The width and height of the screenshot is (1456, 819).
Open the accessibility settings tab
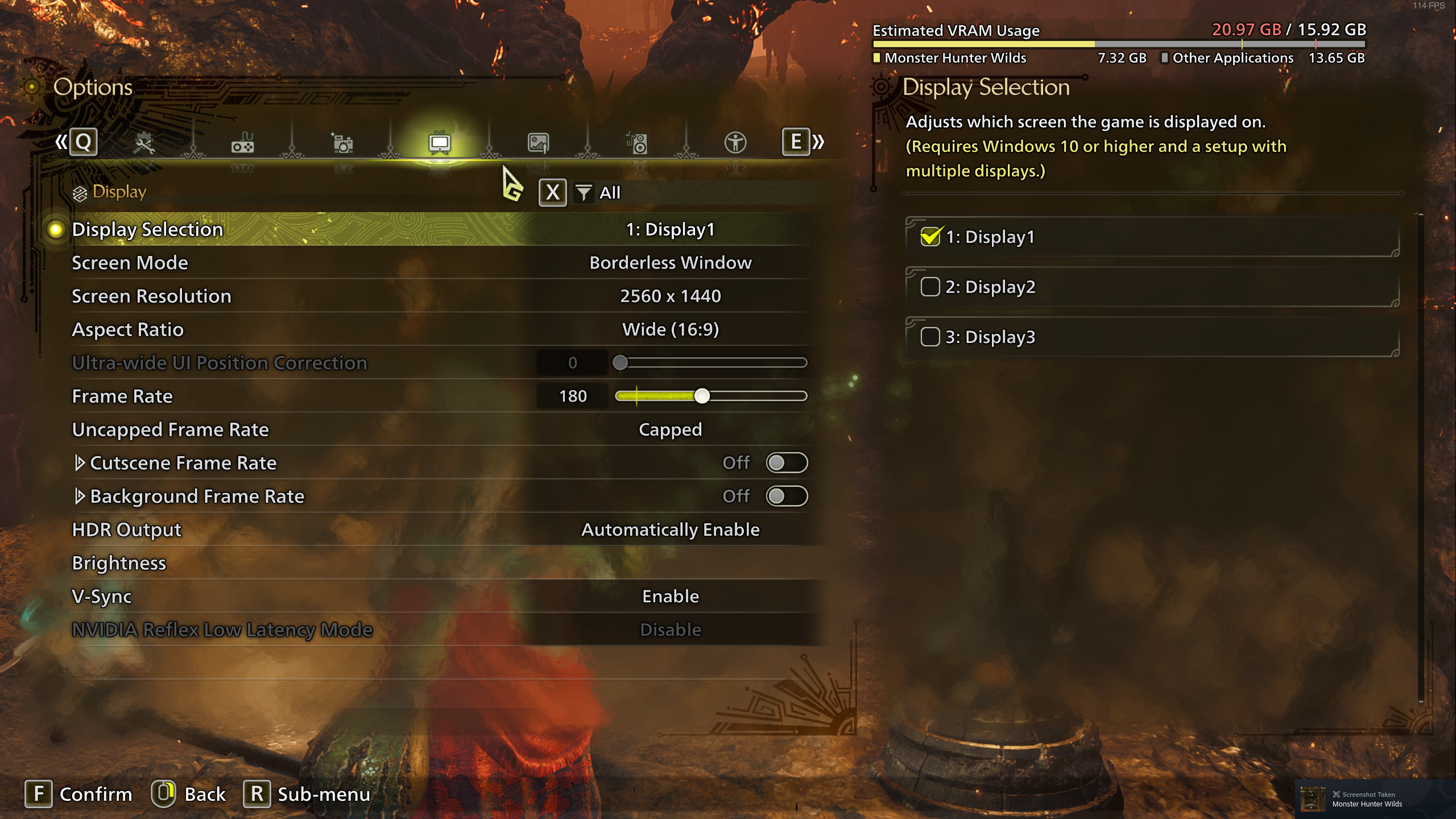pyautogui.click(x=735, y=143)
